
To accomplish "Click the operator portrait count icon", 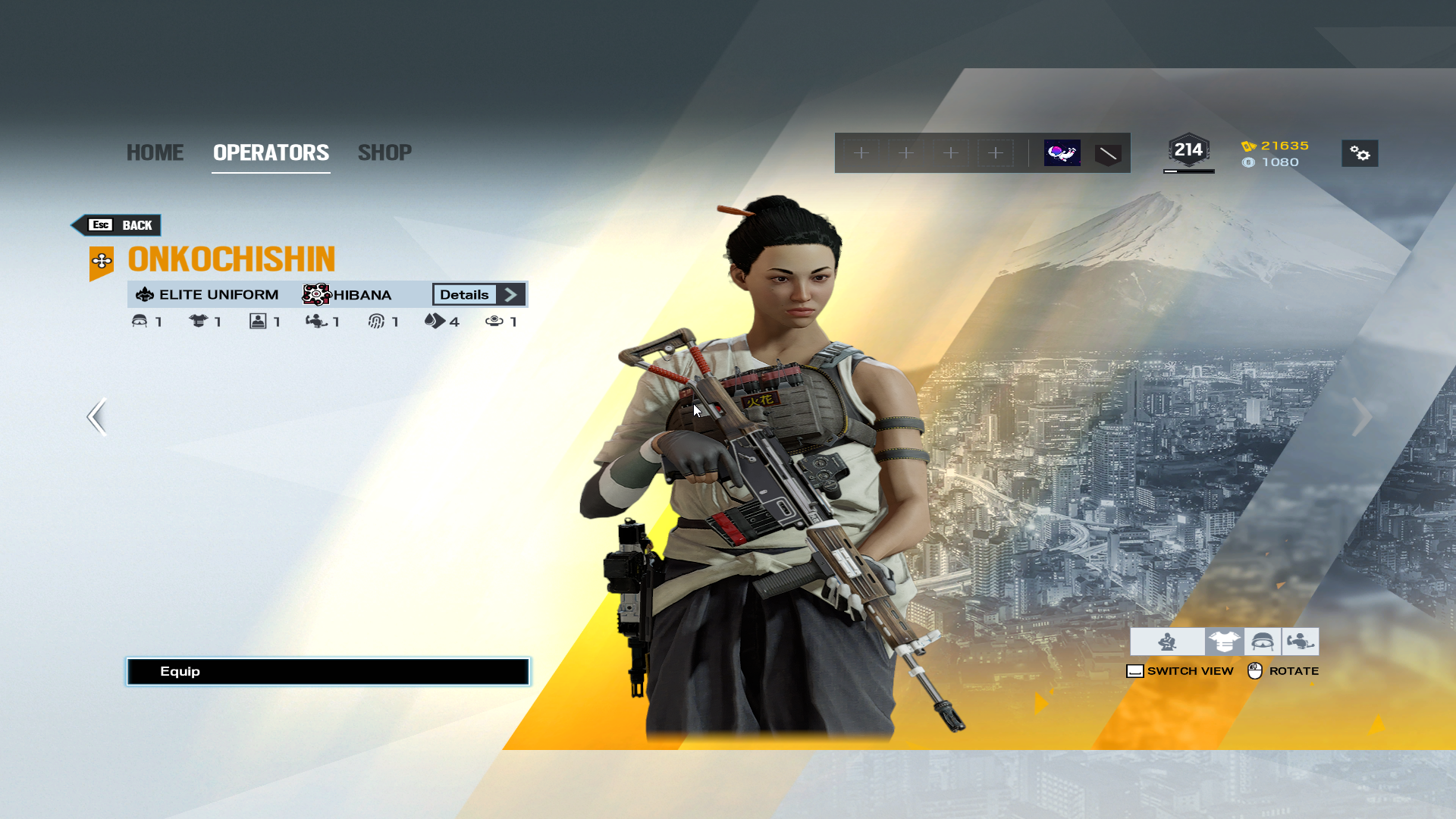I will pos(258,322).
